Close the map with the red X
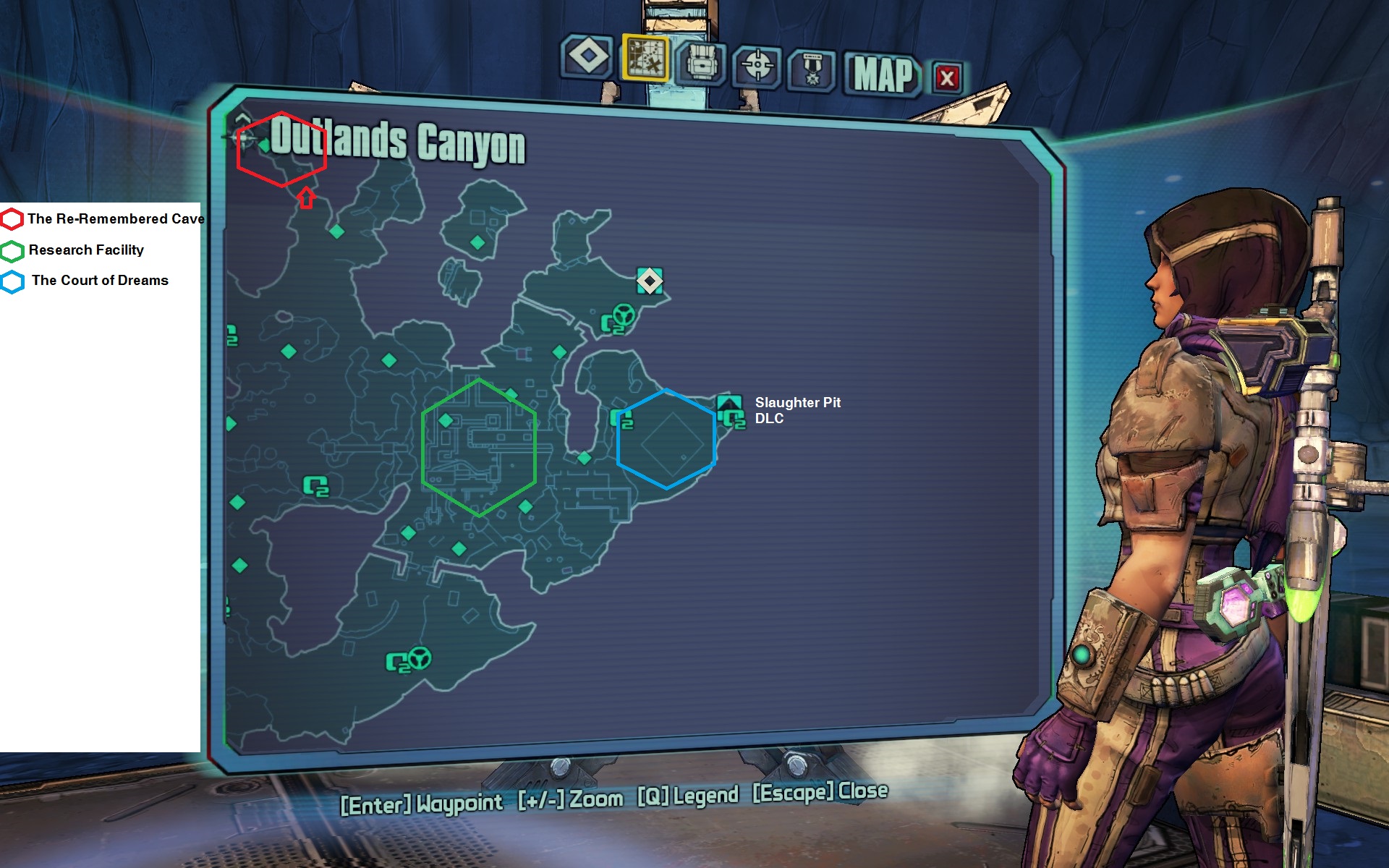1389x868 pixels. [947, 77]
